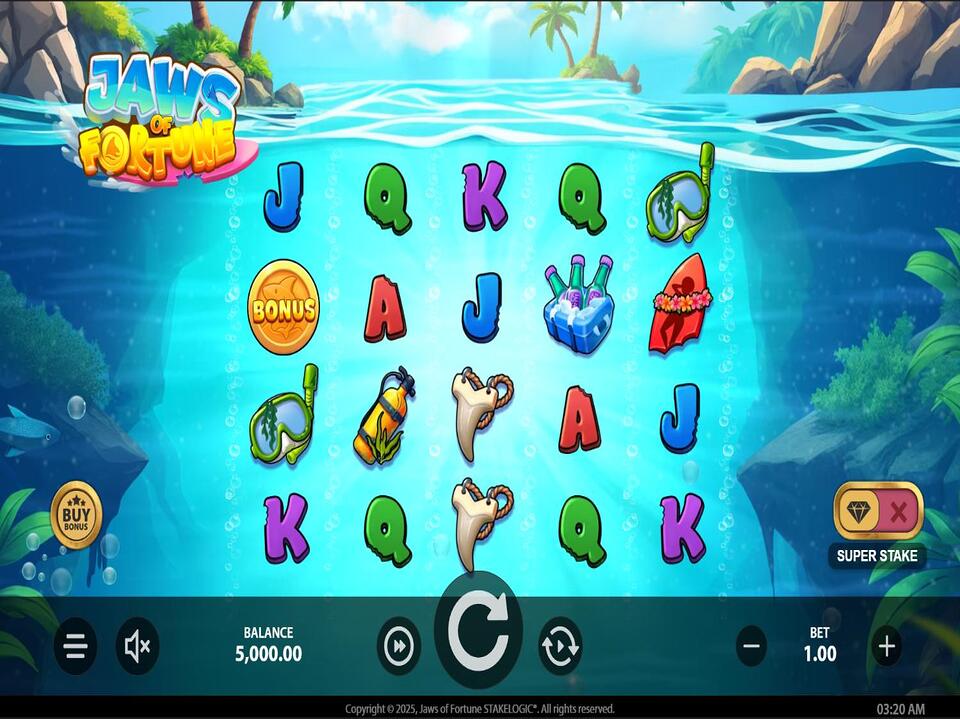
Task: Increase the bet with the plus button
Action: point(886,646)
